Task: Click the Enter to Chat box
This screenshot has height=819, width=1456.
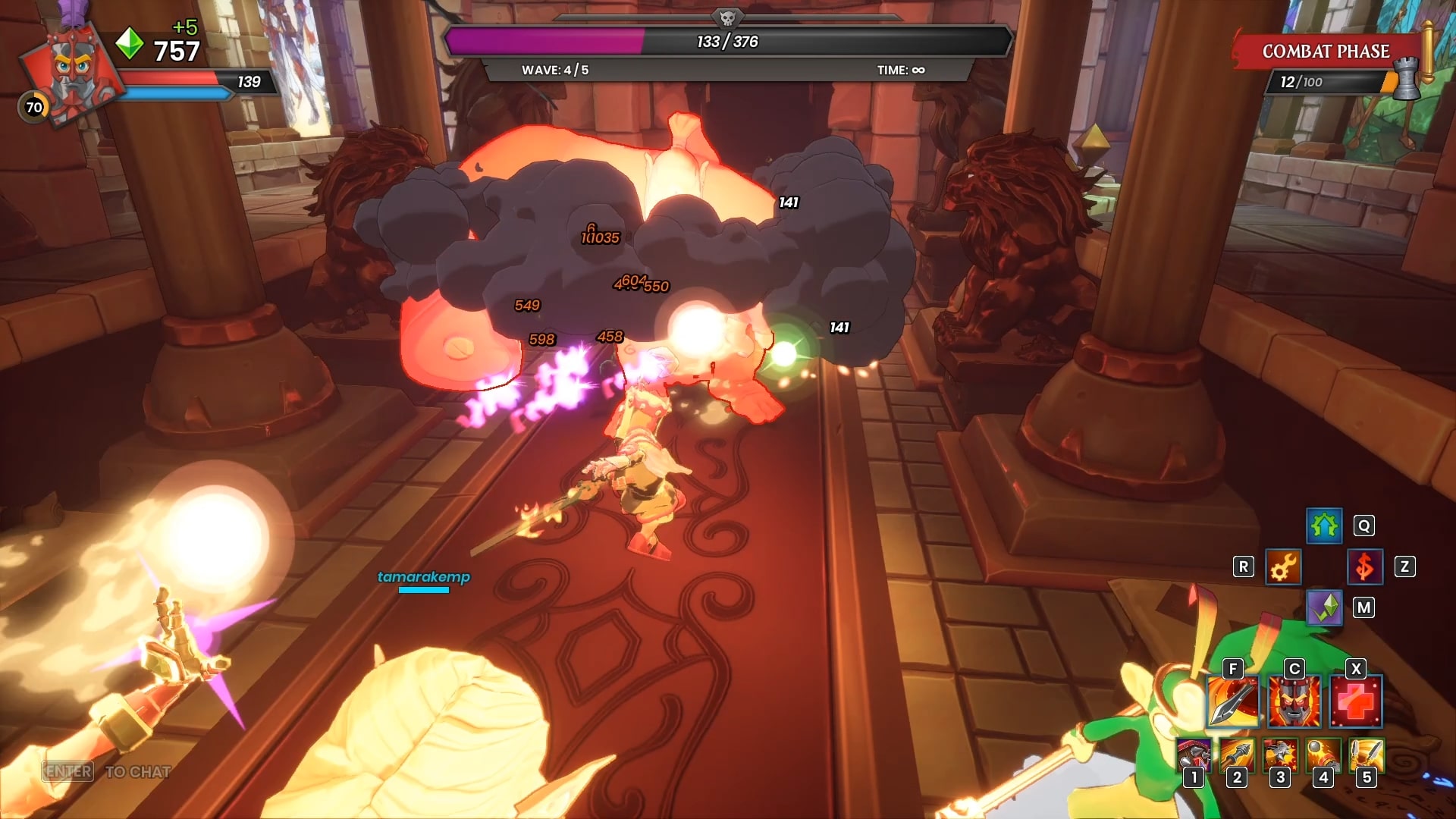Action: click(106, 771)
